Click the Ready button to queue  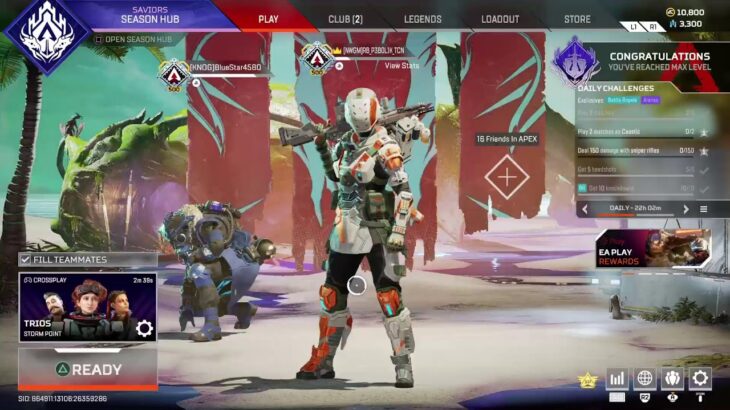(x=88, y=369)
